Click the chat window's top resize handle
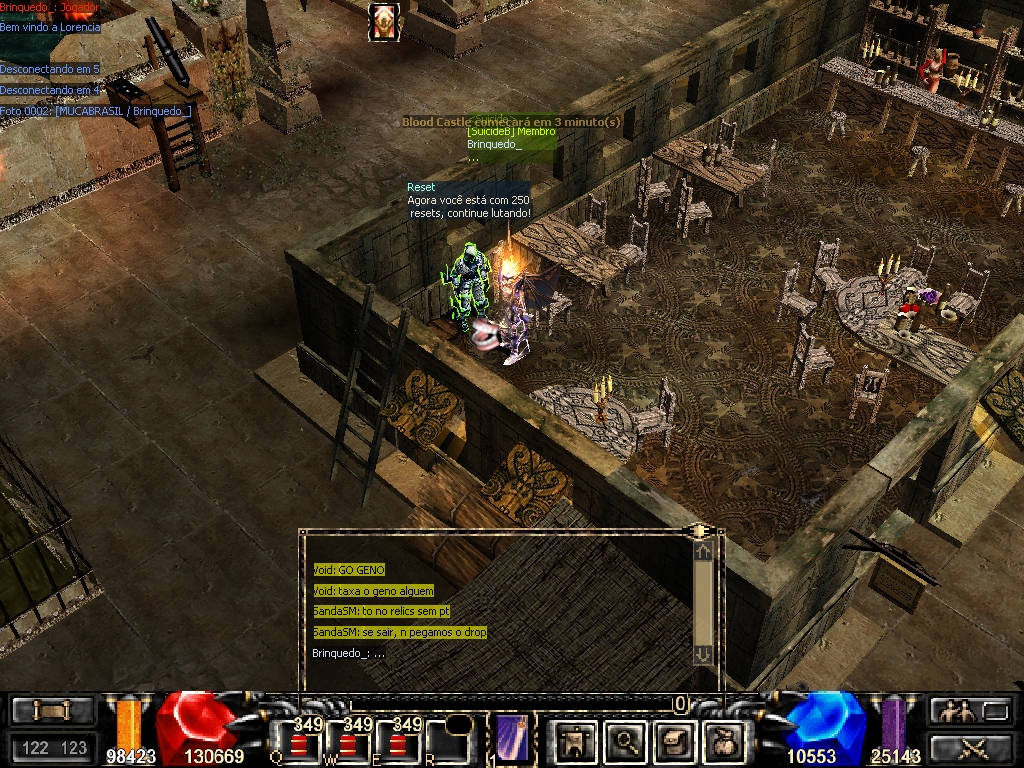Viewport: 1024px width, 768px height. click(697, 530)
